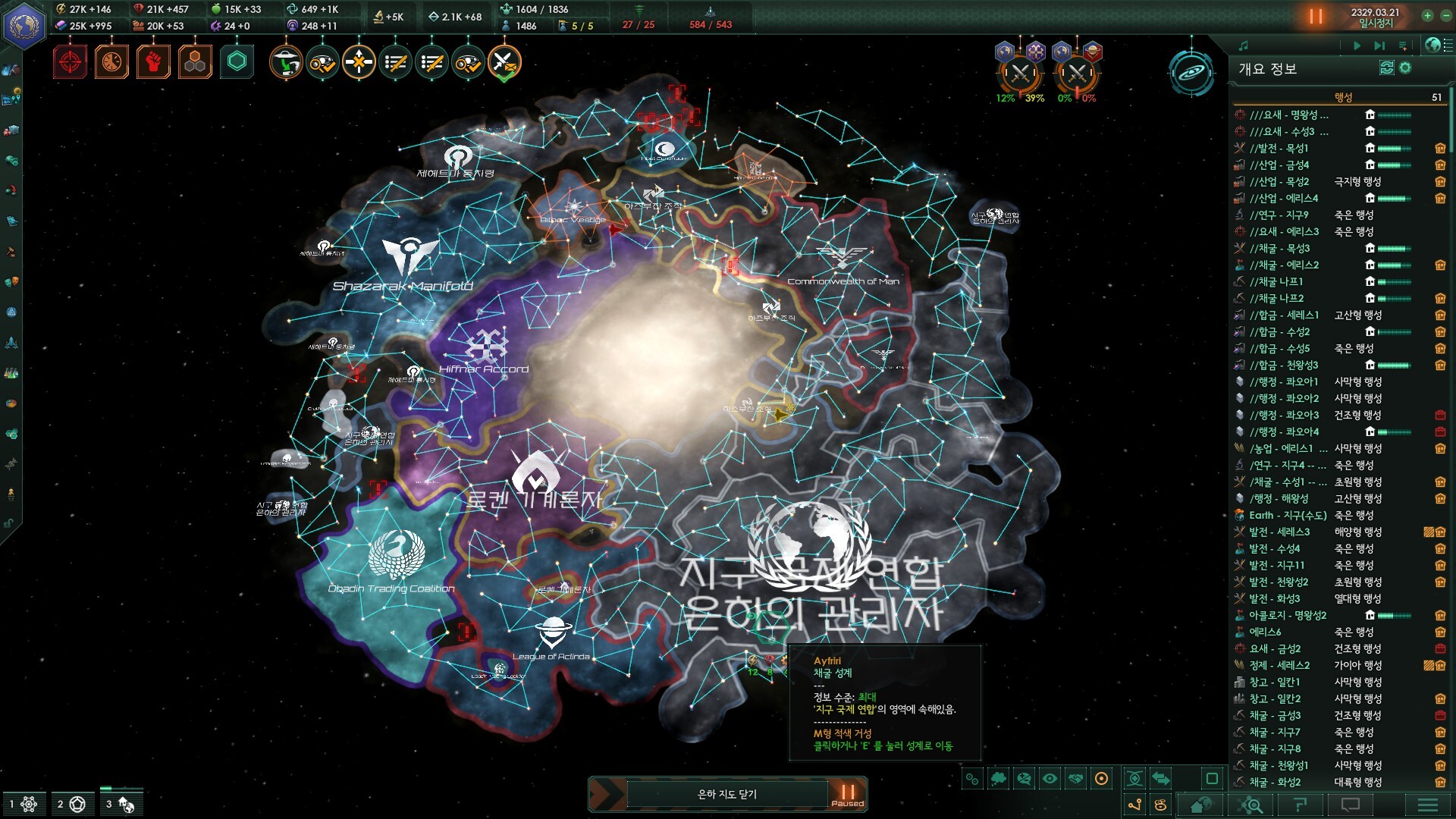
Task: Click the galaxy map toggle icon
Action: click(1191, 73)
